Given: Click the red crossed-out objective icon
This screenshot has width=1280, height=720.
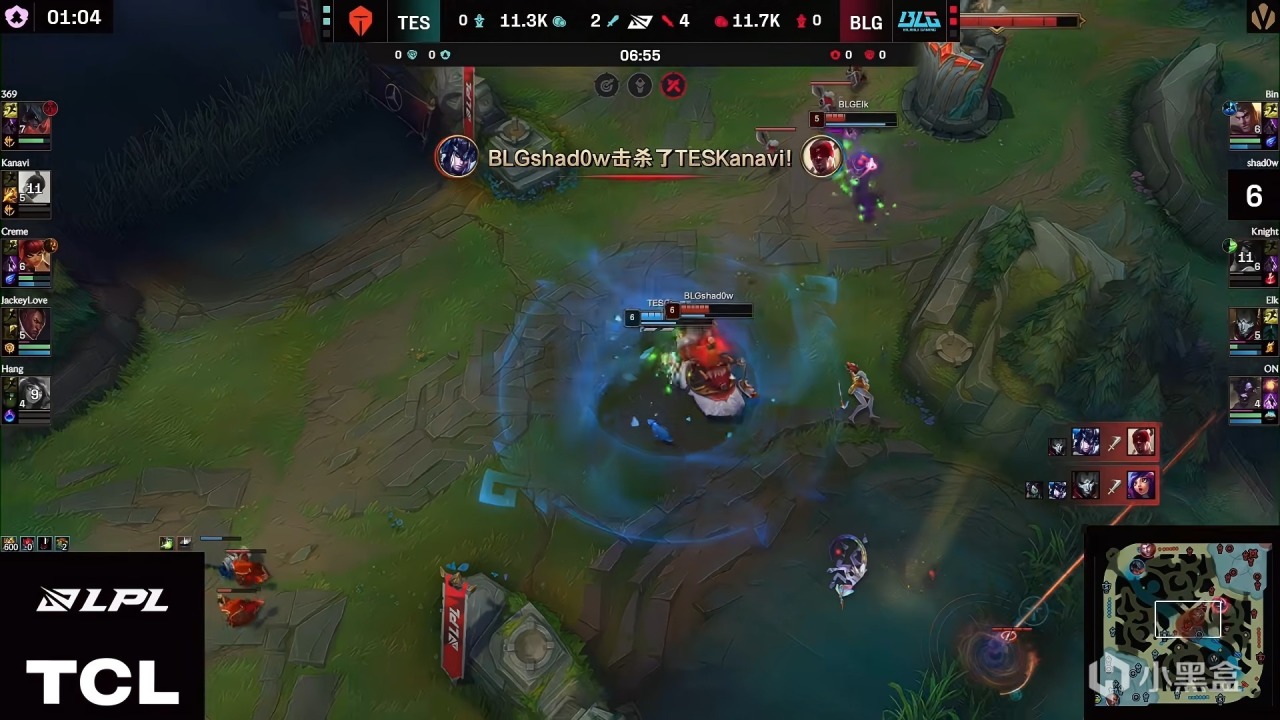Looking at the screenshot, I should (x=675, y=85).
